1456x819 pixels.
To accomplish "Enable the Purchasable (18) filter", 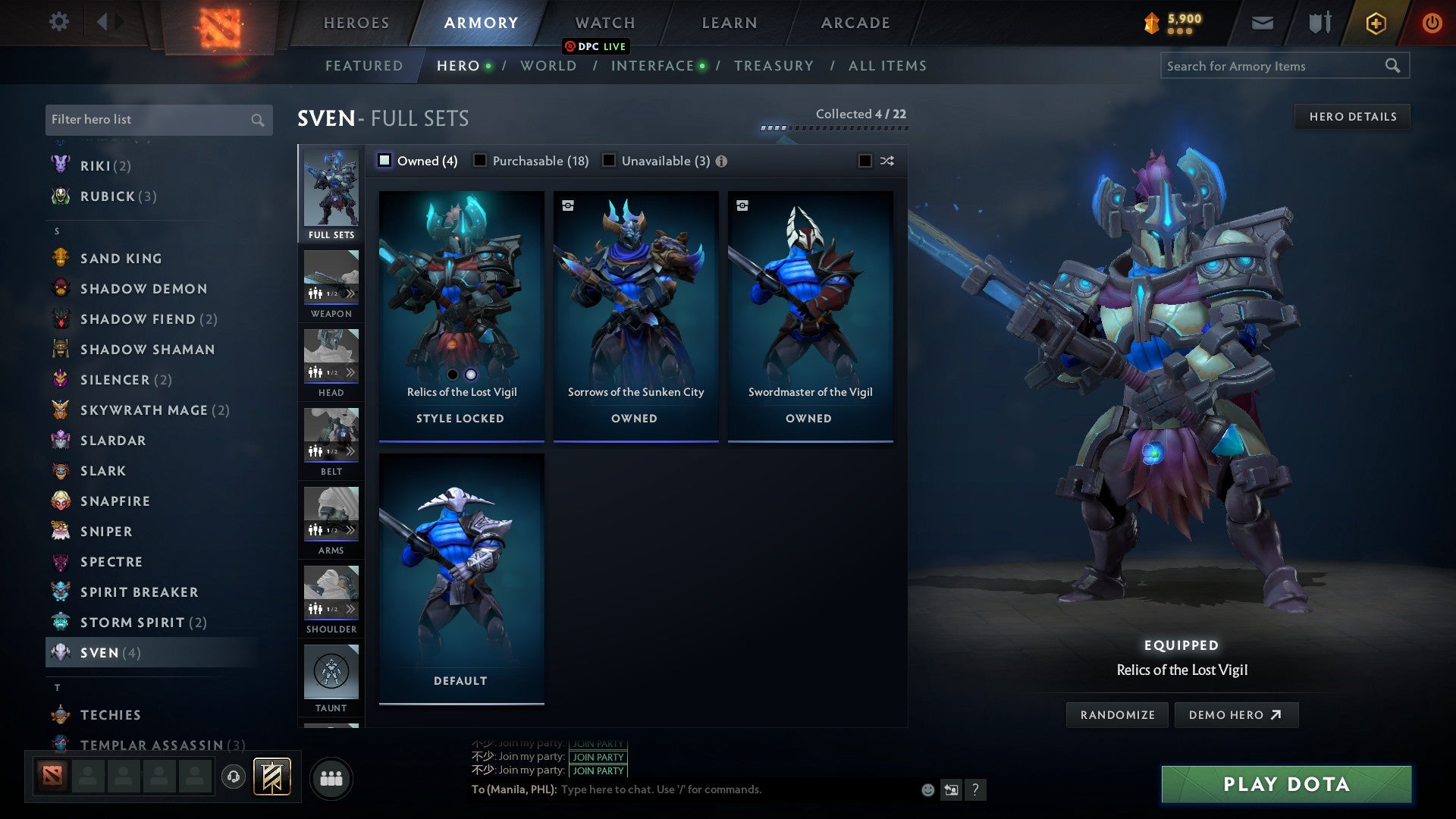I will coord(480,161).
